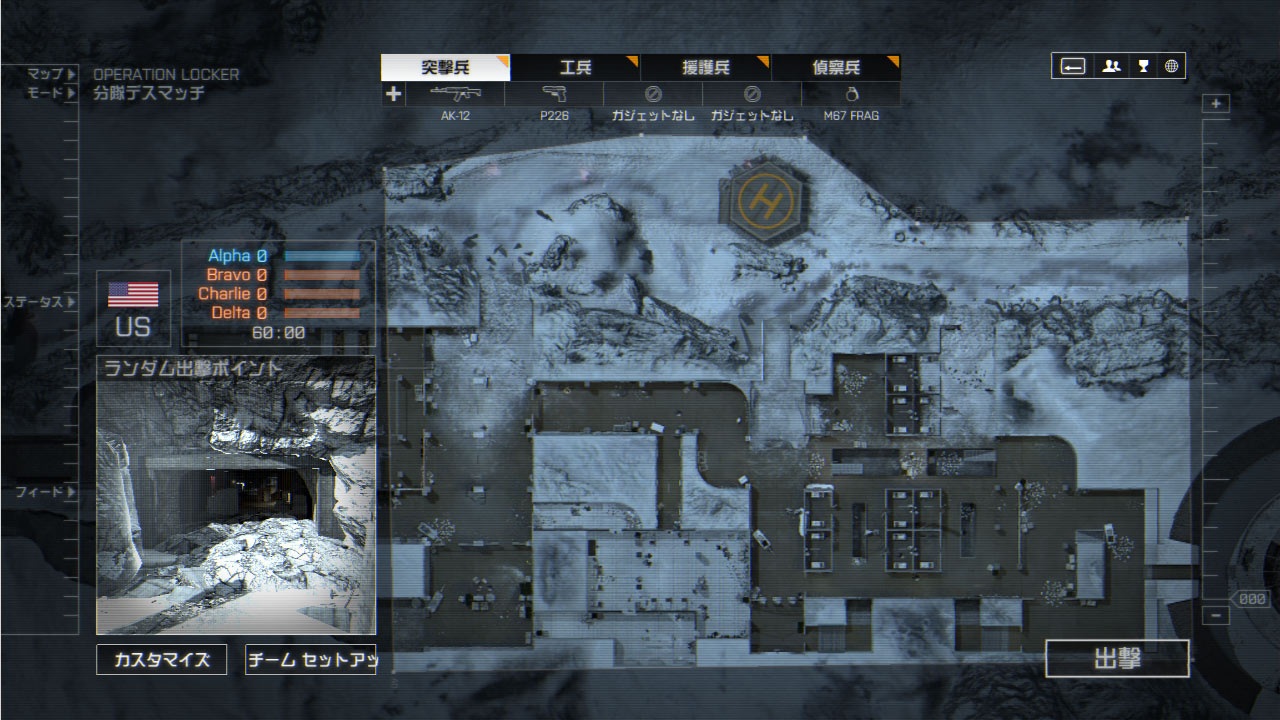Image resolution: width=1280 pixels, height=720 pixels.
Task: Expand the ステータス status section
Action: [x=40, y=302]
